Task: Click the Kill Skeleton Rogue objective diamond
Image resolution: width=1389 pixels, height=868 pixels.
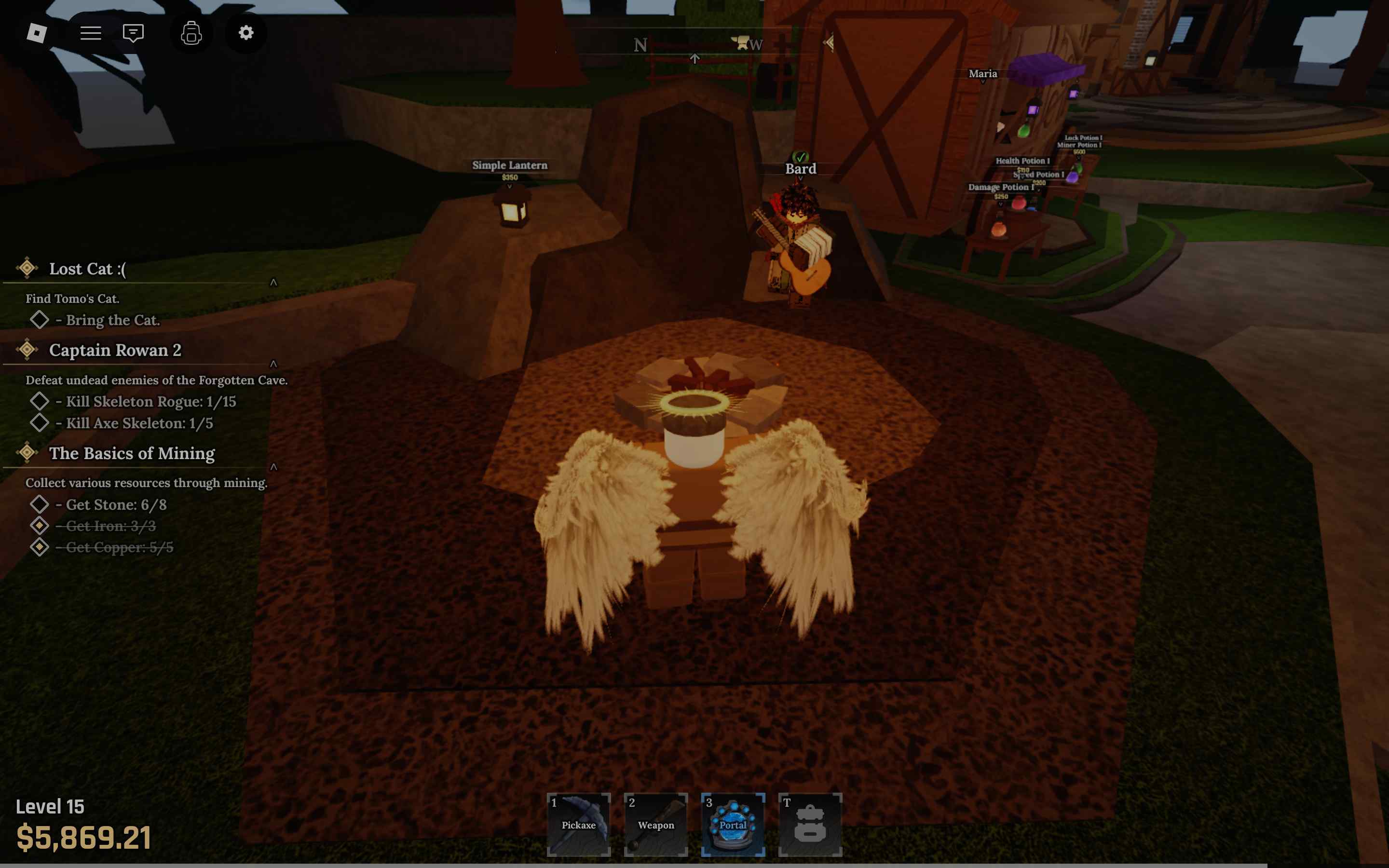Action: 40,401
